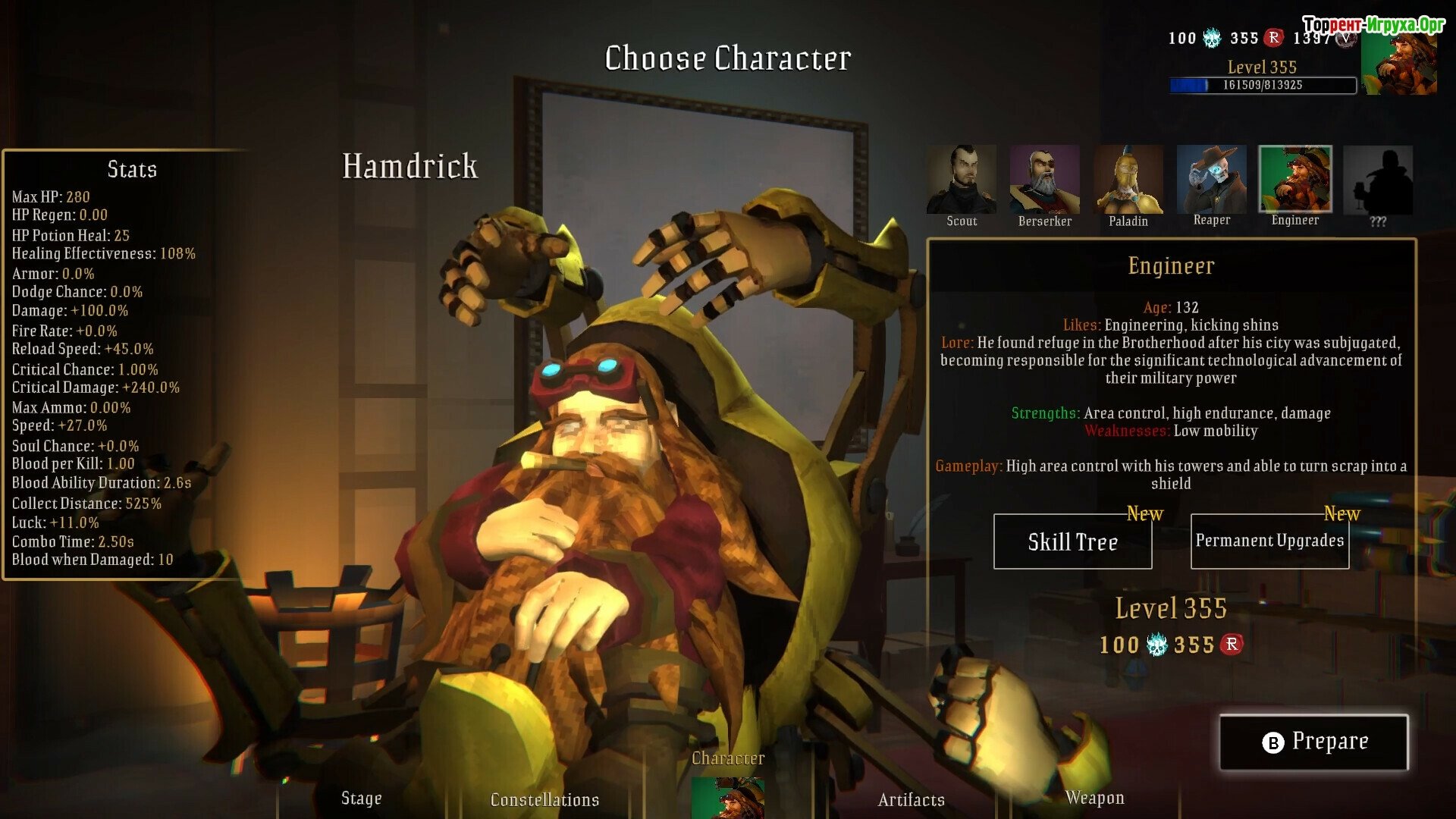1456x819 pixels.
Task: Click the Prepare button
Action: (x=1313, y=742)
